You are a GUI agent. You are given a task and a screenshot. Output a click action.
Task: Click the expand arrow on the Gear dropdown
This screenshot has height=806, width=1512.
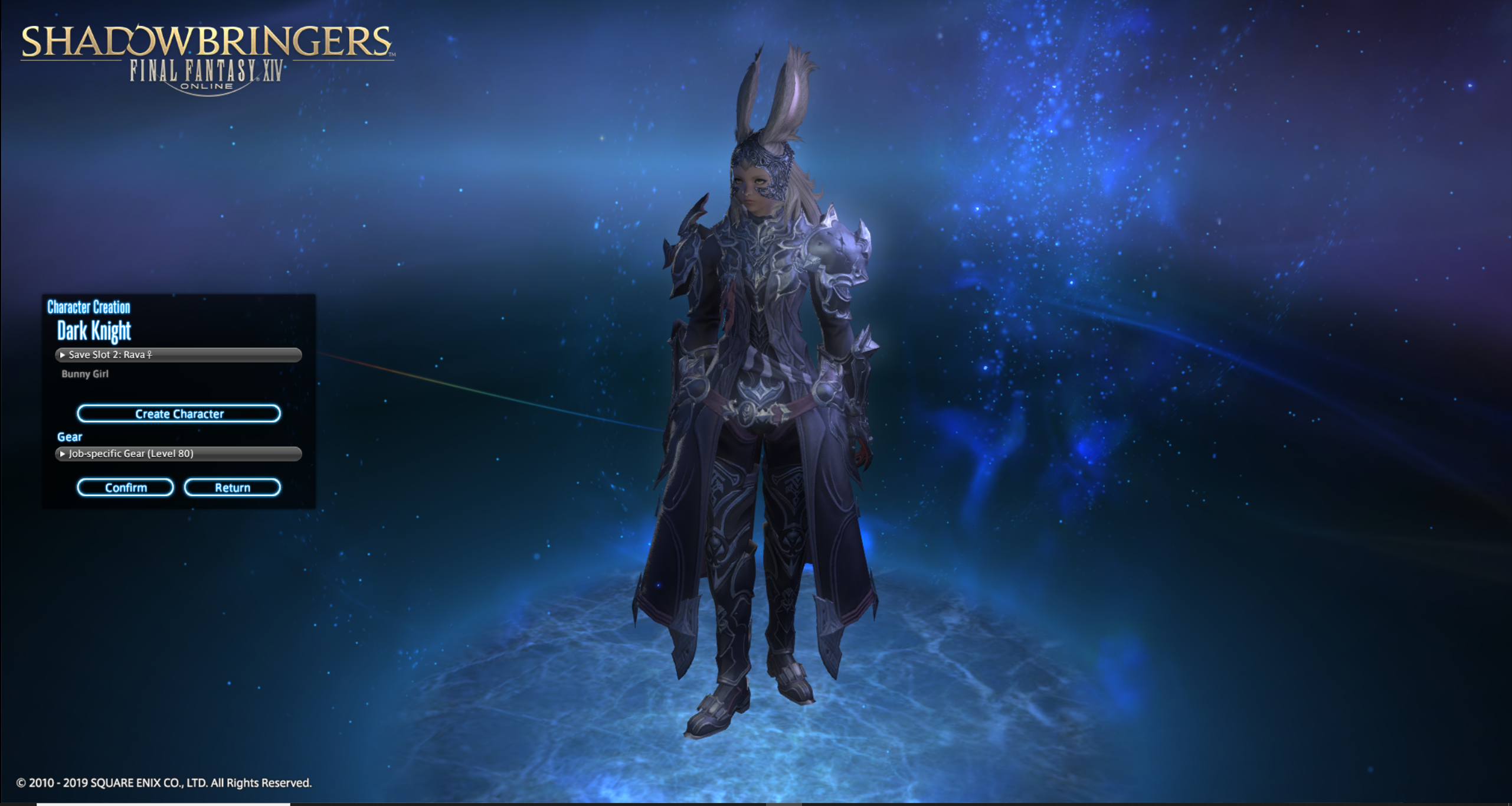pyautogui.click(x=63, y=453)
